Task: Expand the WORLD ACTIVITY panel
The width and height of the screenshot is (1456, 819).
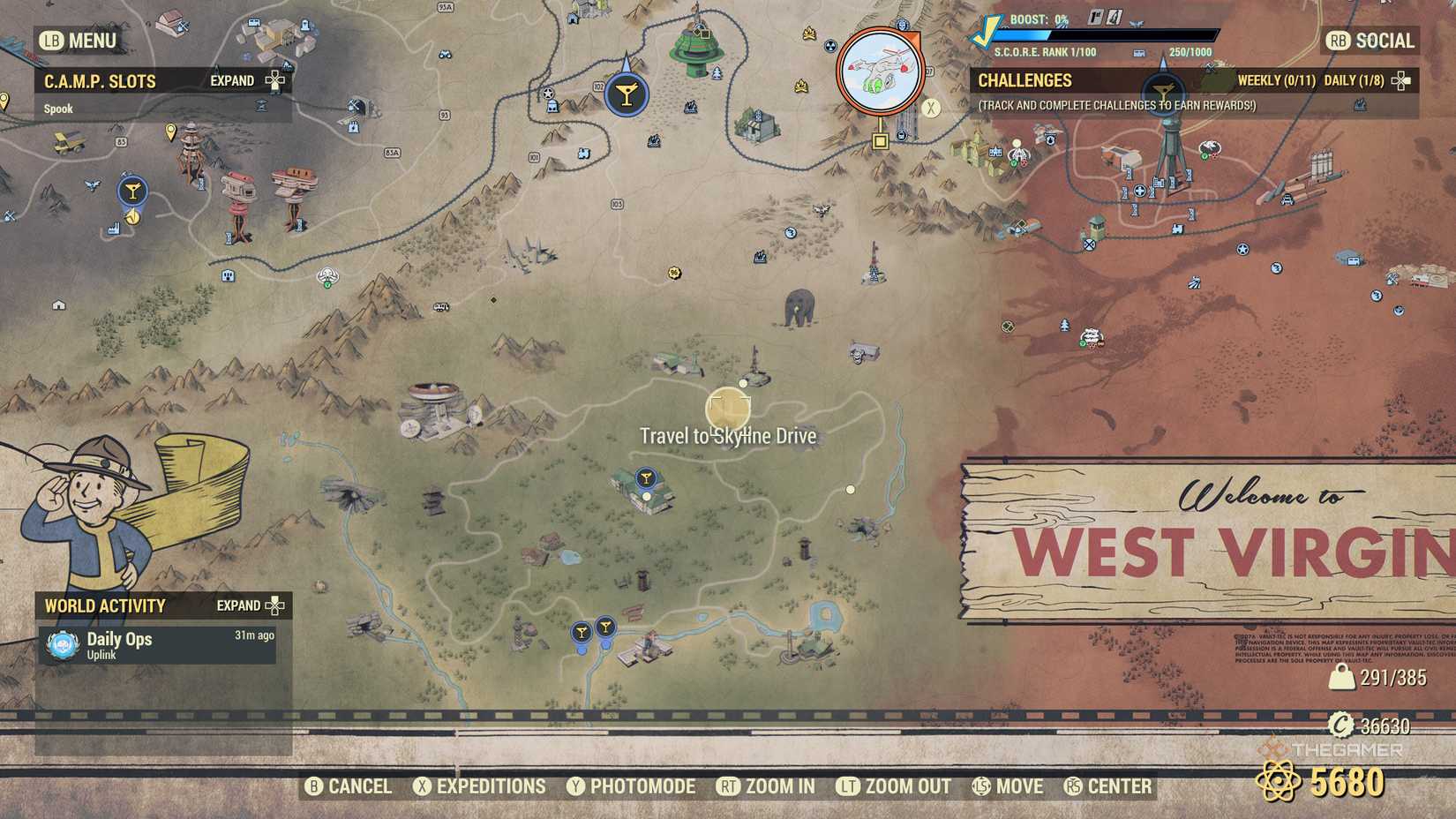Action: click(274, 606)
